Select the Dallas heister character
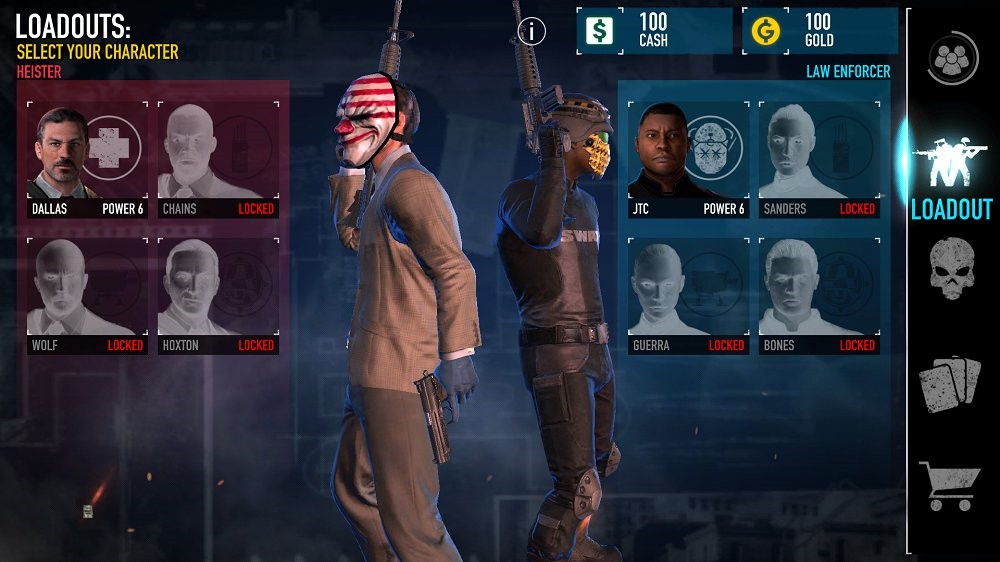The height and width of the screenshot is (562, 1000). click(x=87, y=160)
